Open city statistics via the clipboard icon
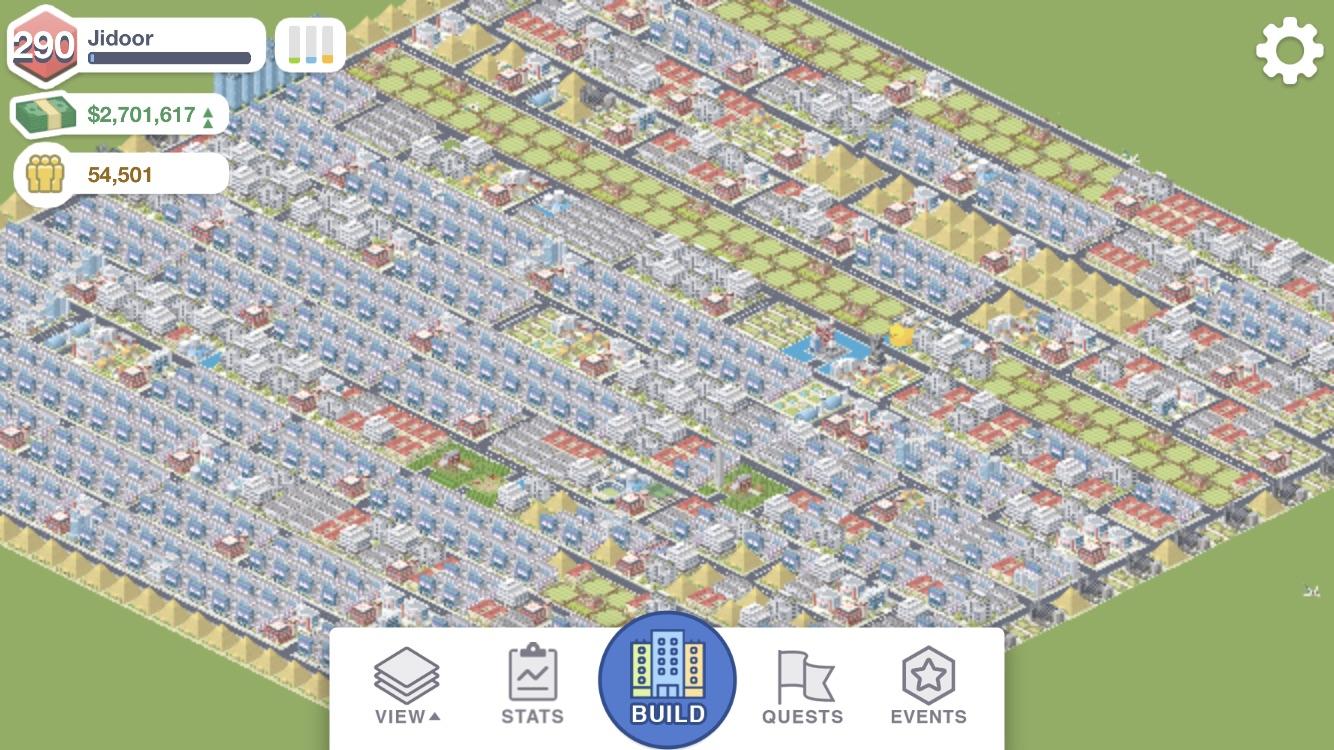The width and height of the screenshot is (1334, 750). (531, 676)
